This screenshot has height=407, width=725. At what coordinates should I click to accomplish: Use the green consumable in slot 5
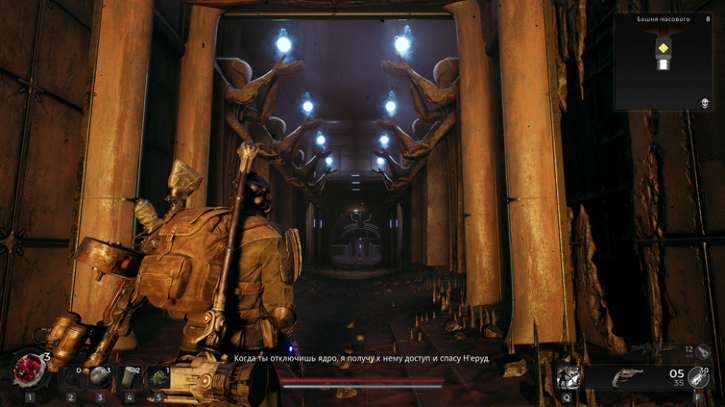click(x=158, y=378)
